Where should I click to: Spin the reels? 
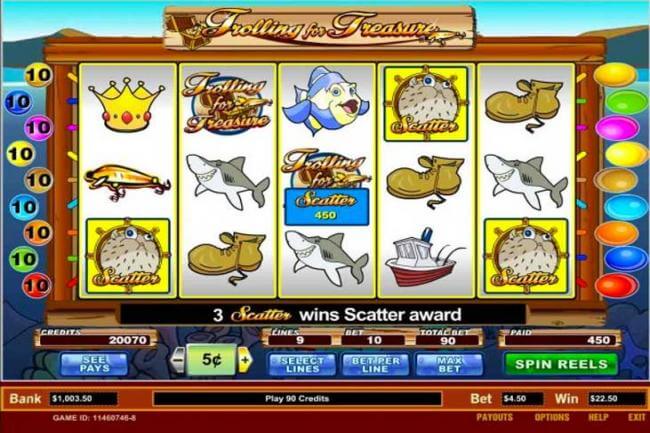click(561, 363)
